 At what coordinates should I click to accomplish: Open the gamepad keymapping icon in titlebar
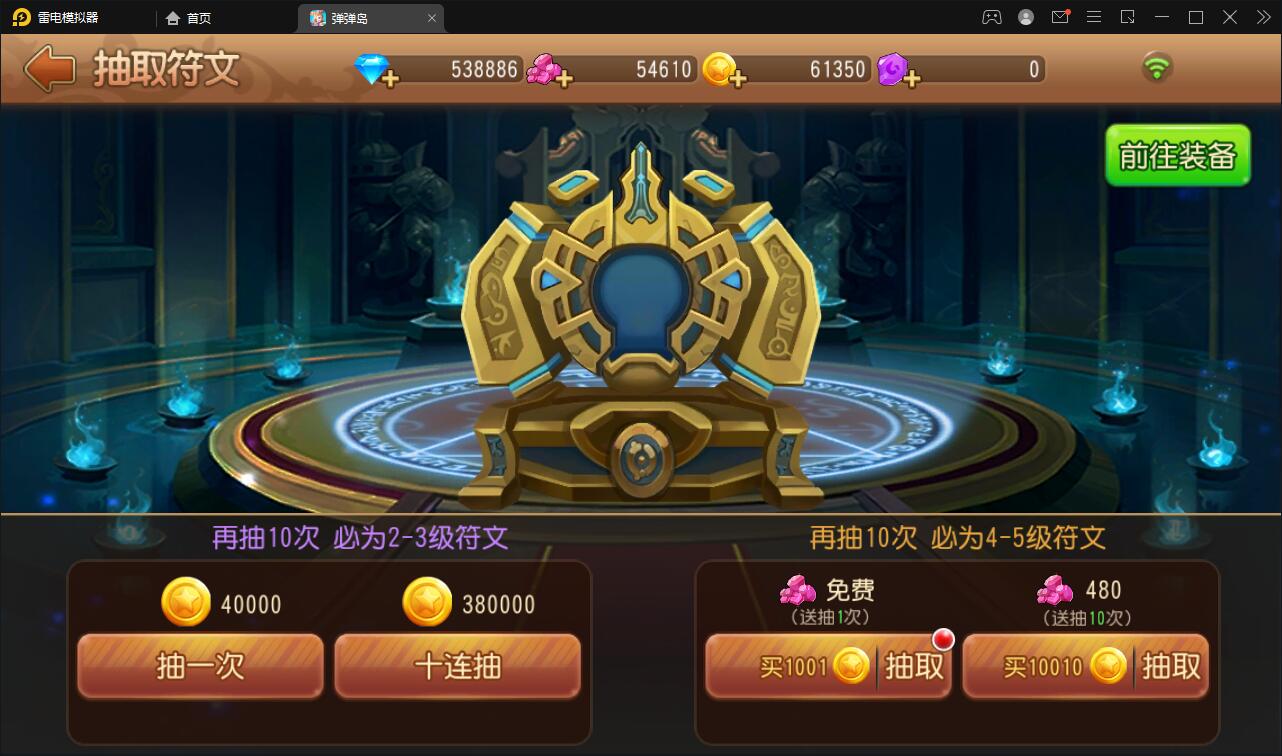(991, 17)
